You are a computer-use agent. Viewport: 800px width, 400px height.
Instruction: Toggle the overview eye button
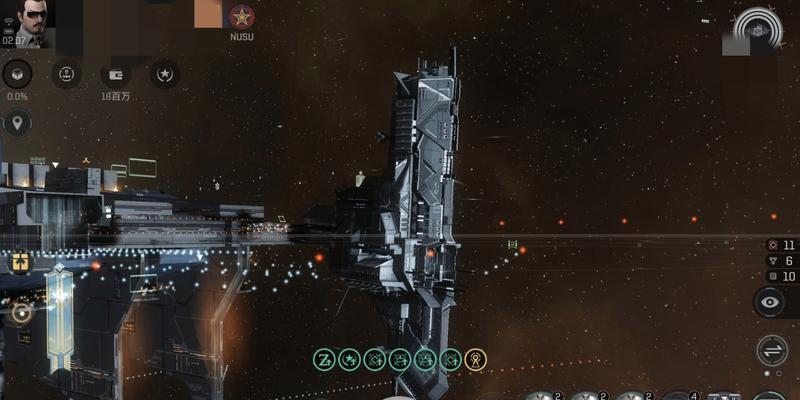click(x=770, y=302)
